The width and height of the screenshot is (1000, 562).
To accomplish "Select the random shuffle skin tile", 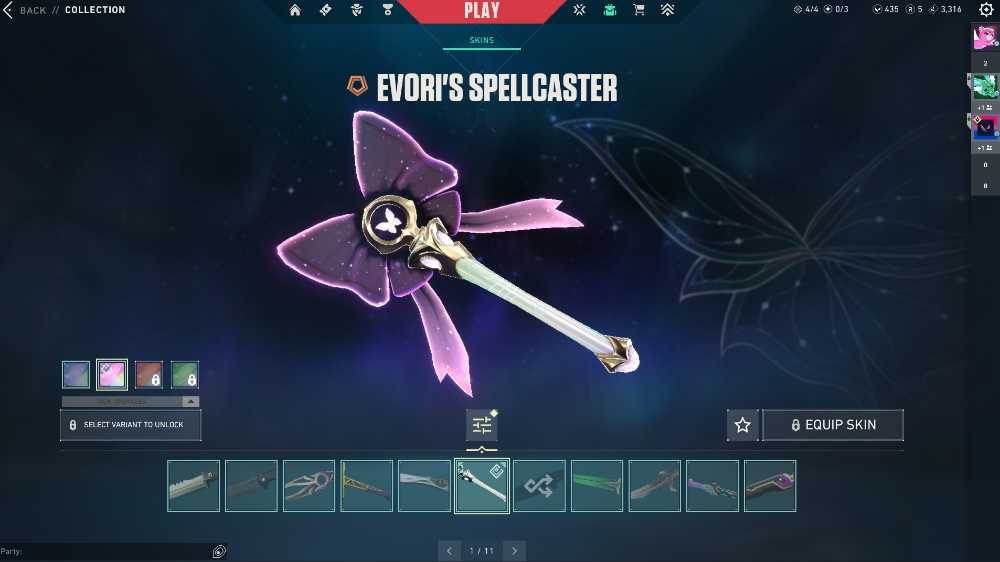I will click(x=539, y=486).
